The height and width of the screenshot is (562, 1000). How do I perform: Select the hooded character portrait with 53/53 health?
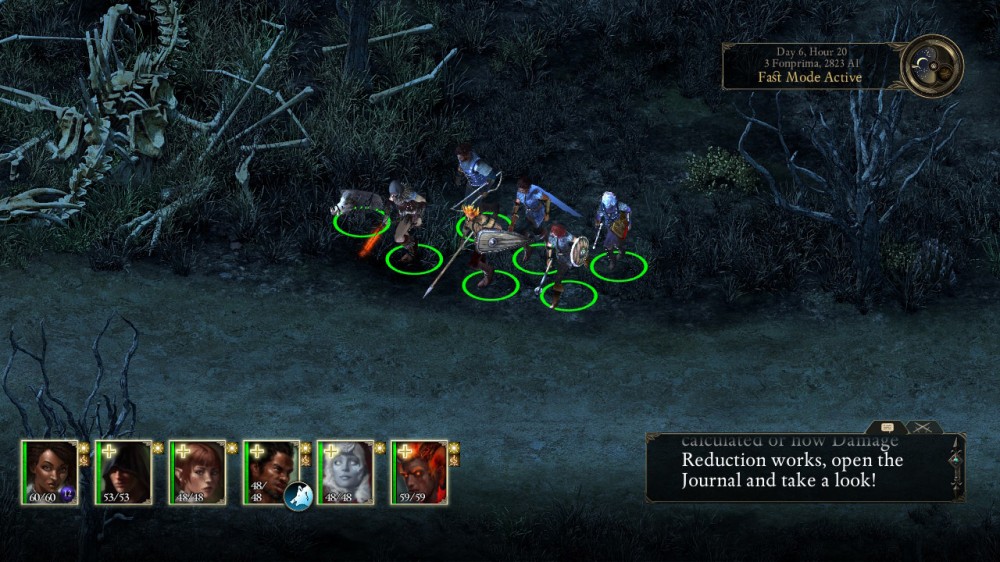tap(124, 471)
